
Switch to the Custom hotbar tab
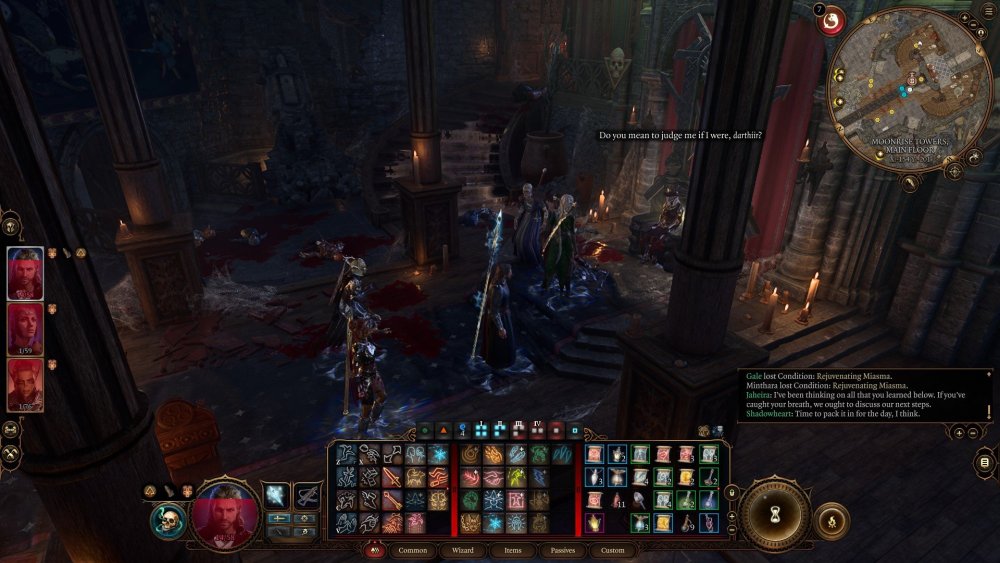pyautogui.click(x=613, y=550)
